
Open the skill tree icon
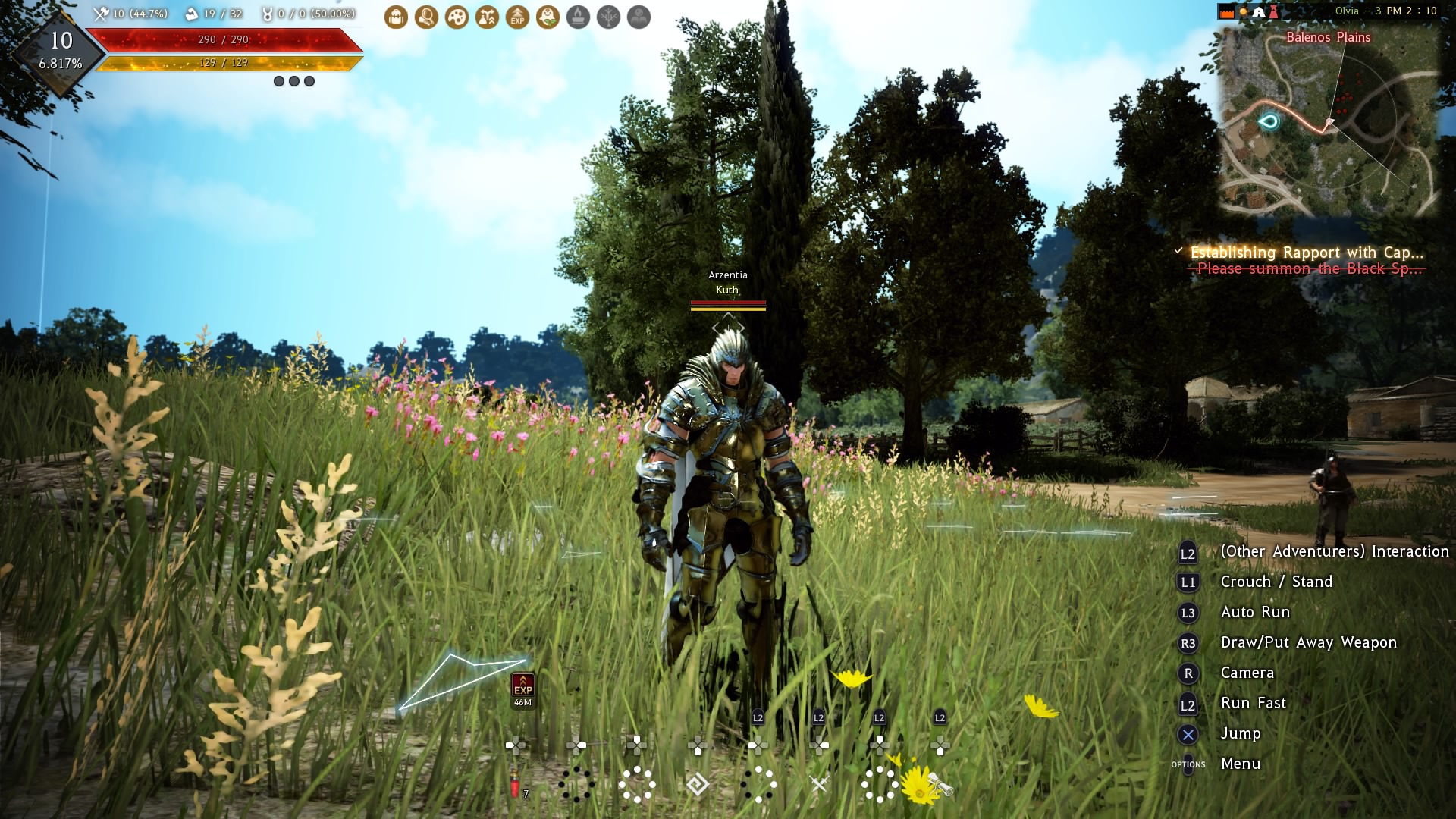click(x=608, y=17)
